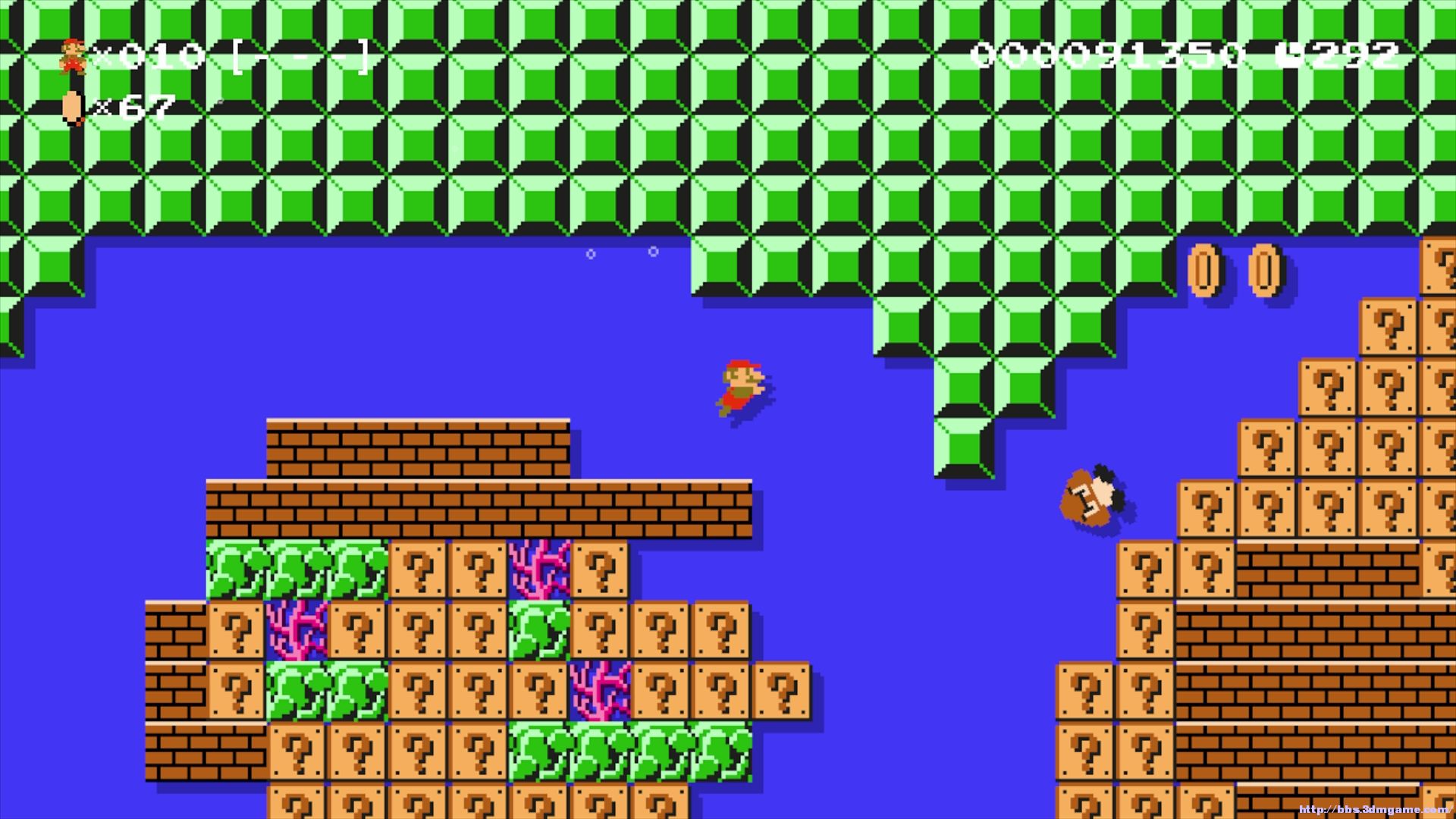Click the timer reading 292

[1365, 55]
